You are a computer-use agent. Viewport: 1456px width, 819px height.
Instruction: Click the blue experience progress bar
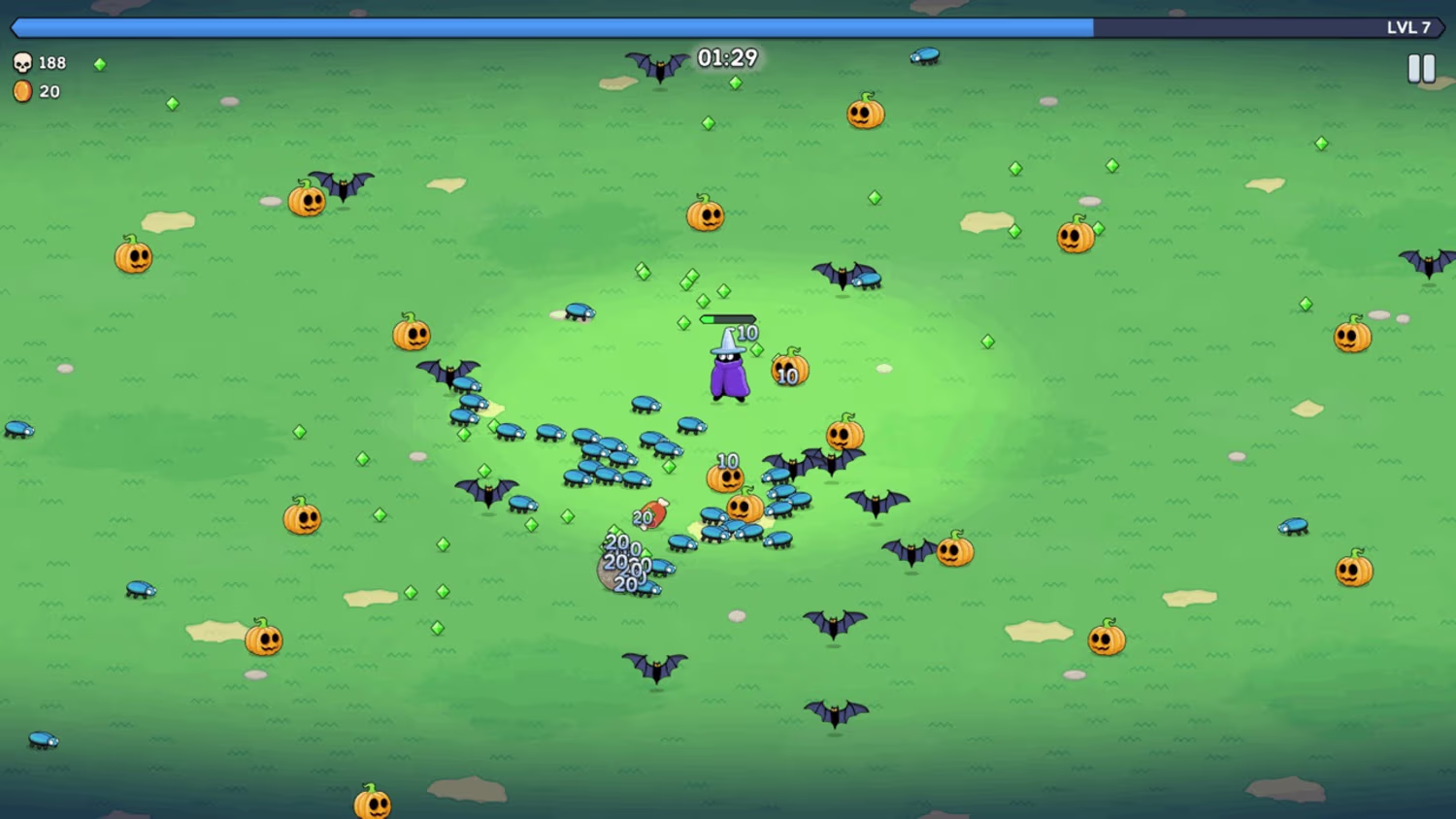[x=544, y=28]
